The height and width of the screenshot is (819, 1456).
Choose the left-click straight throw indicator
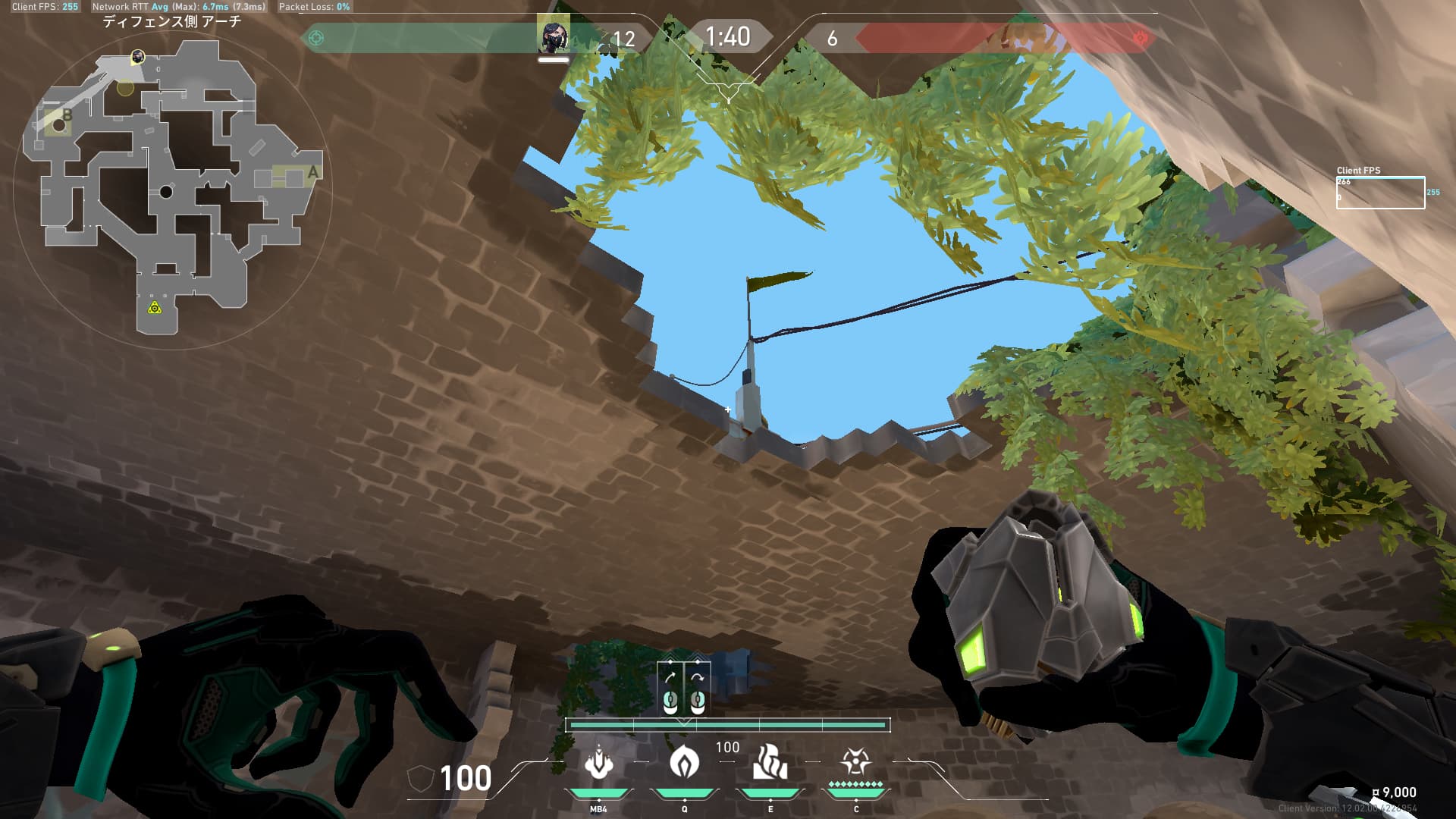tap(670, 689)
